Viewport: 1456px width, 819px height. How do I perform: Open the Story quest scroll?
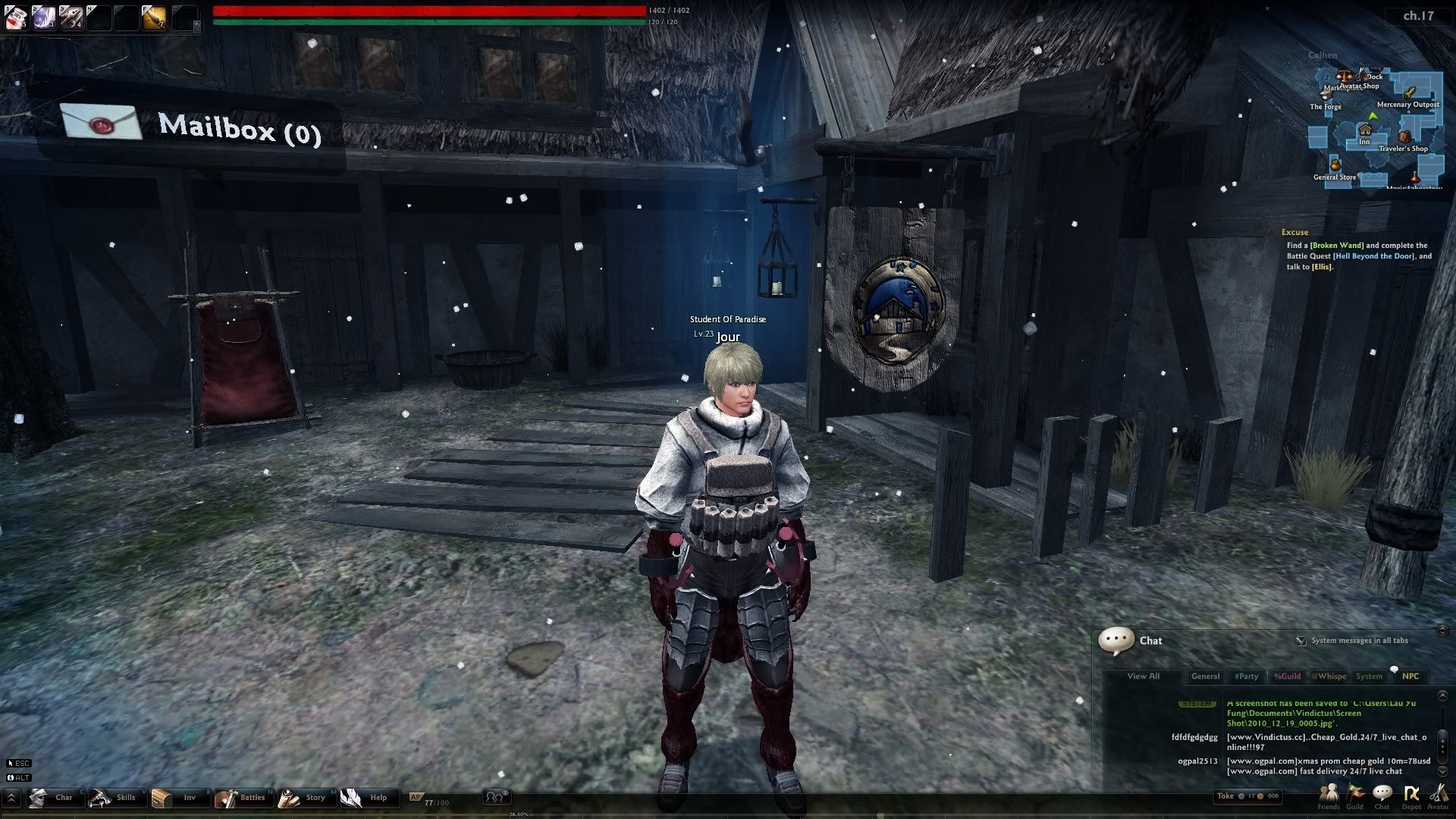[303, 798]
